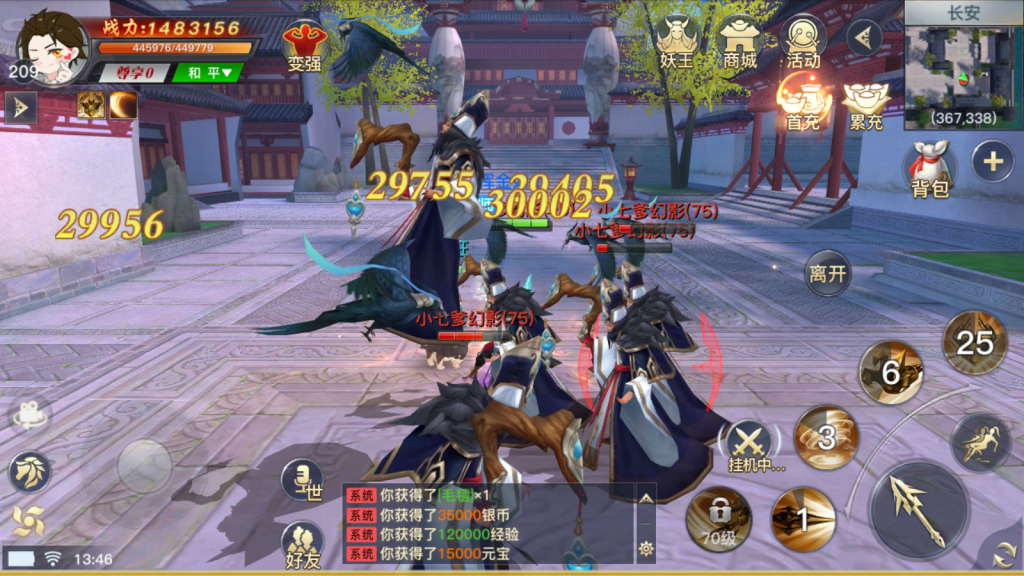Open the 和平 combat mode dropdown
The height and width of the screenshot is (576, 1024).
pyautogui.click(x=209, y=72)
